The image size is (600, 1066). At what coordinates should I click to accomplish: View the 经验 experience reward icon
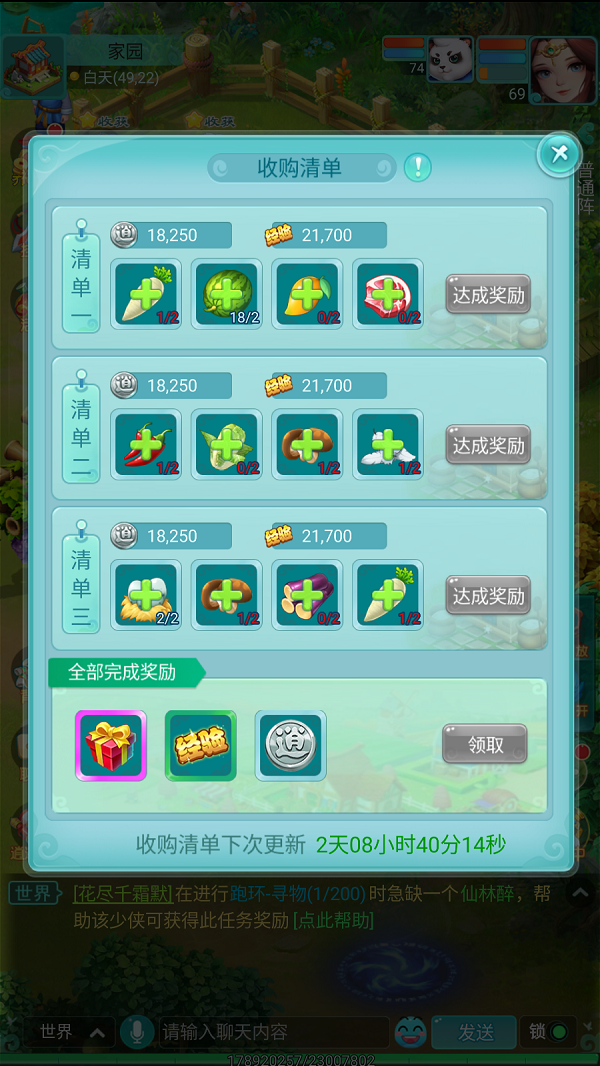pyautogui.click(x=200, y=745)
